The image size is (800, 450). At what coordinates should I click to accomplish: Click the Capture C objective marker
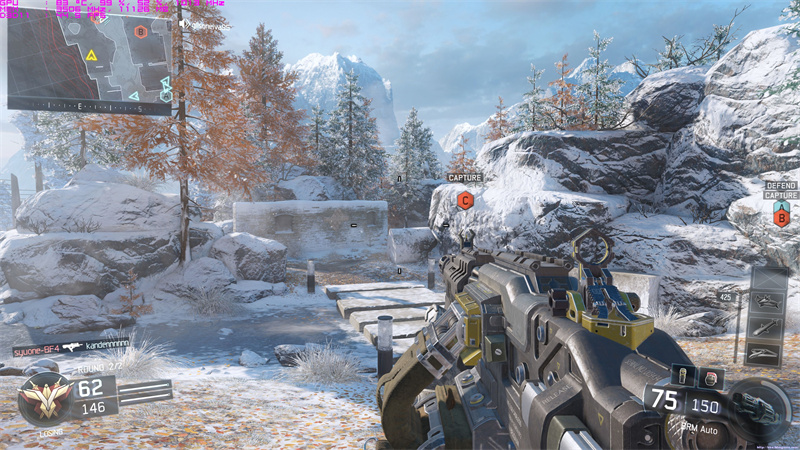click(x=465, y=200)
